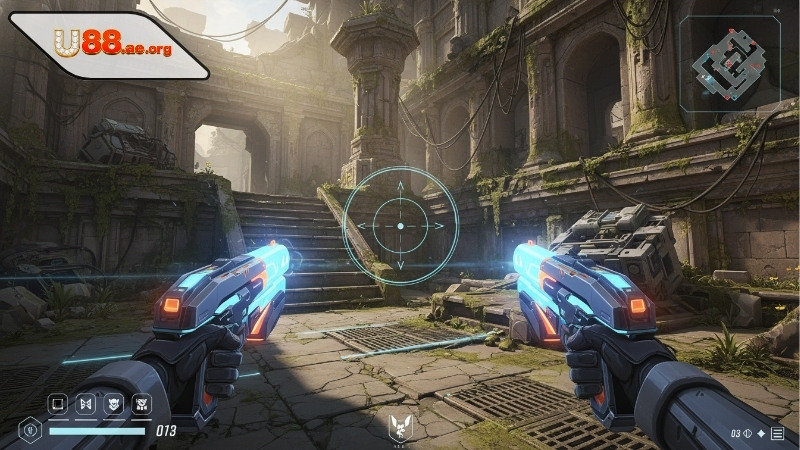Select the square ability icon
800x450 pixels.
pos(59,405)
